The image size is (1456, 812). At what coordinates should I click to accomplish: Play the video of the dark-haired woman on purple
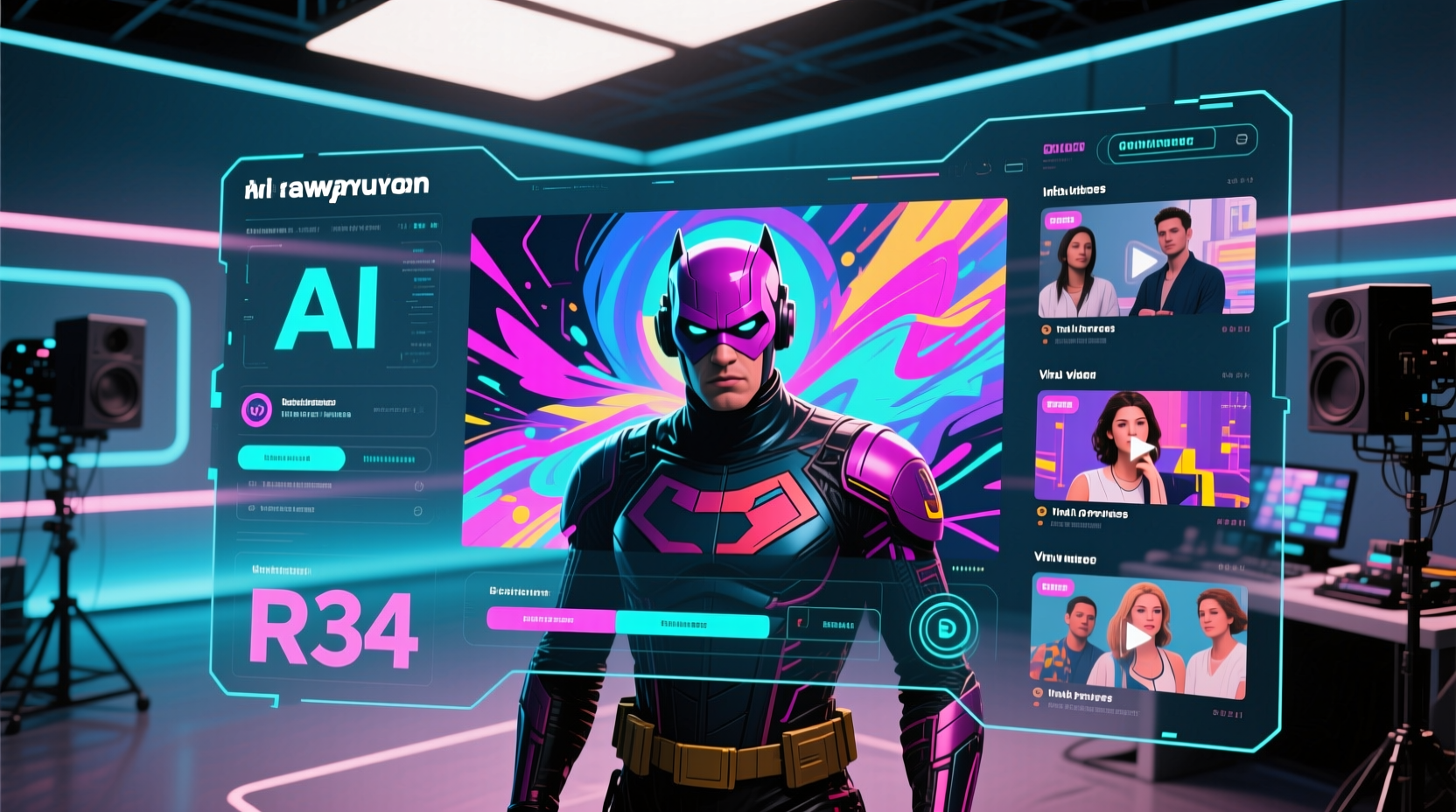click(x=1141, y=450)
